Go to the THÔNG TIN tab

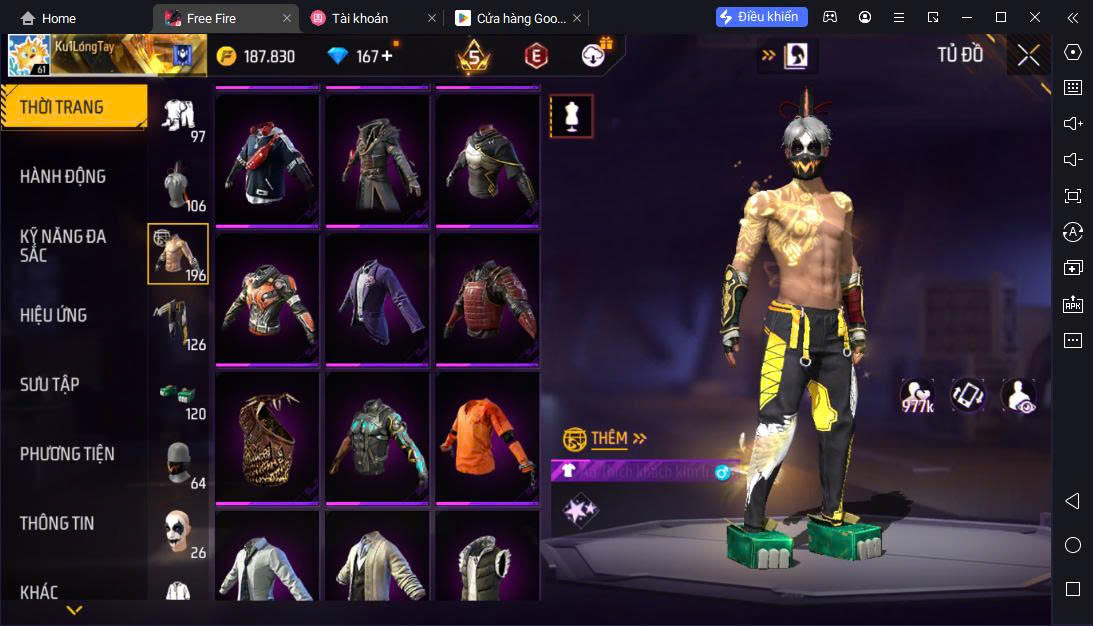(x=57, y=523)
